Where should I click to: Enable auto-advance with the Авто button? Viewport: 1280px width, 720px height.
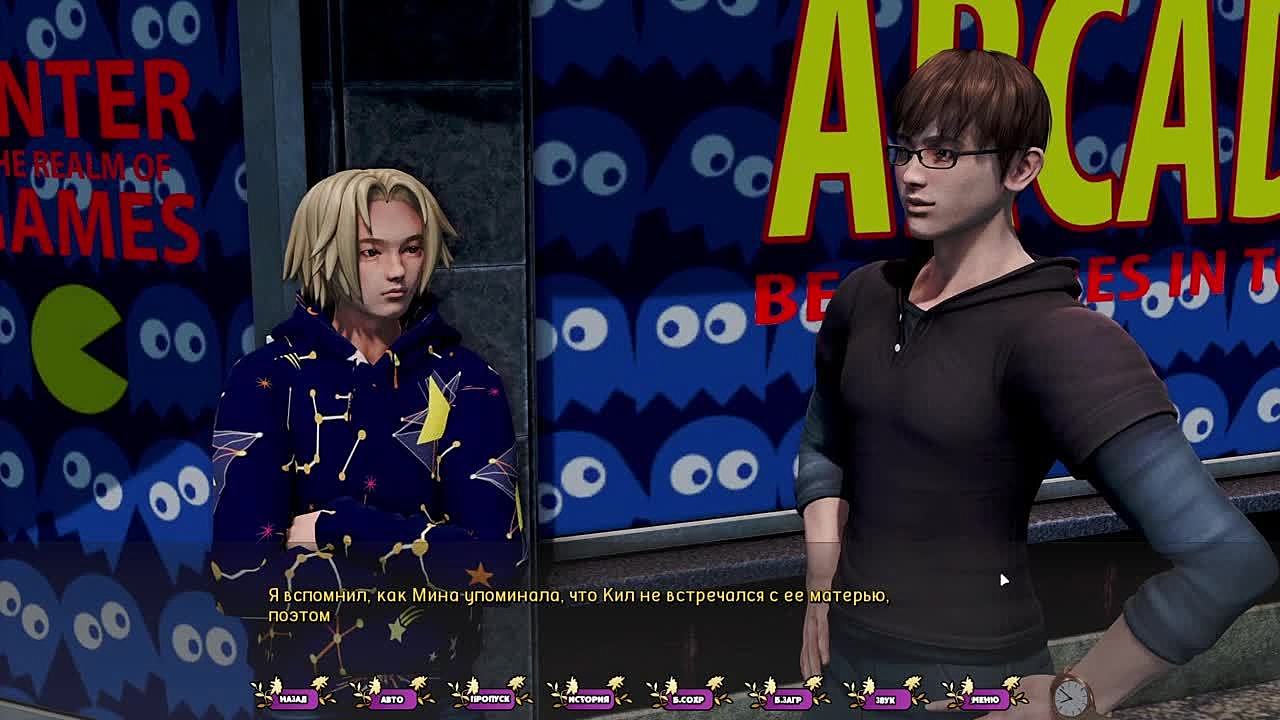tap(392, 698)
